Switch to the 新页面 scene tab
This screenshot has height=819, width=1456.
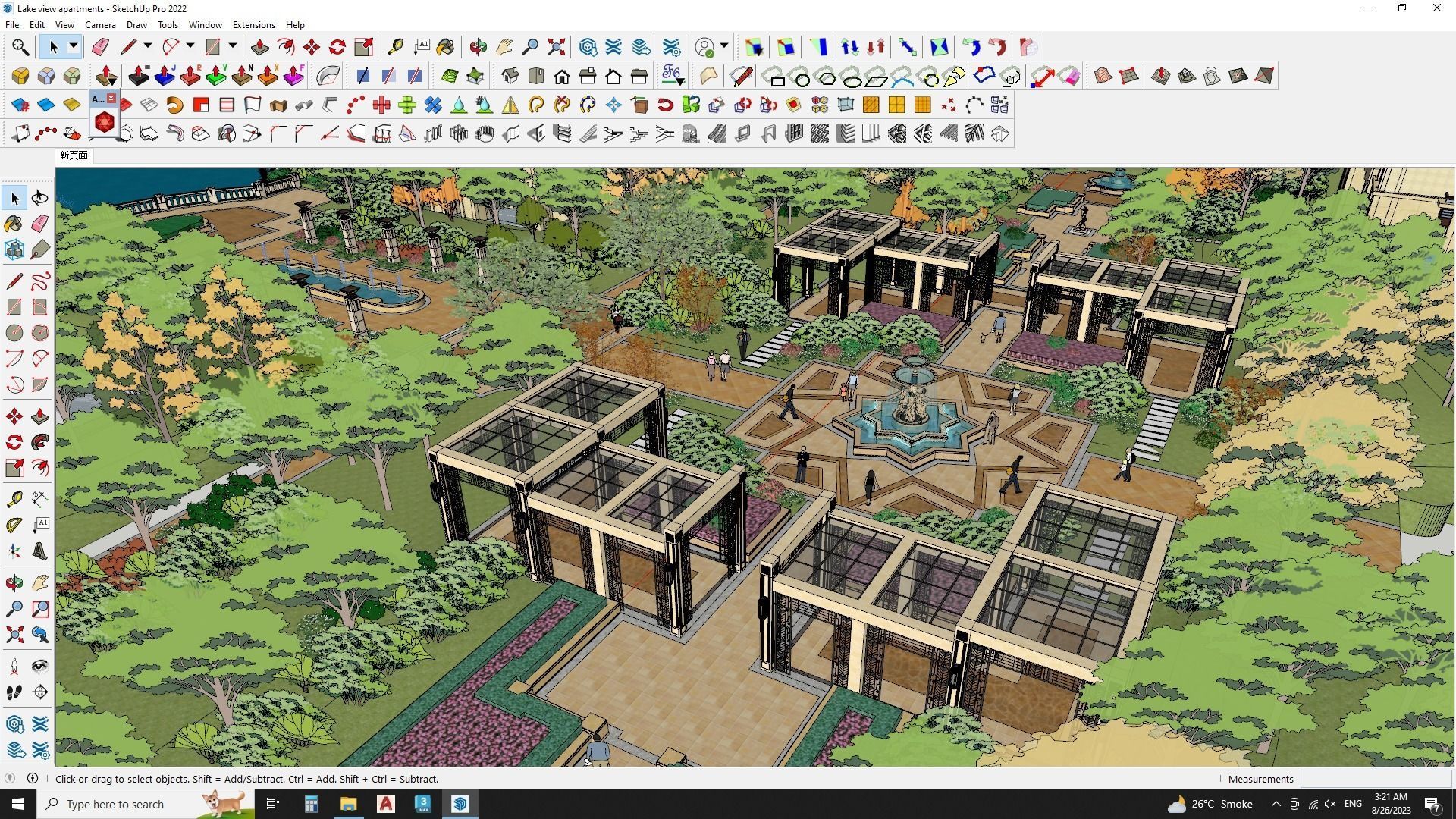[74, 155]
